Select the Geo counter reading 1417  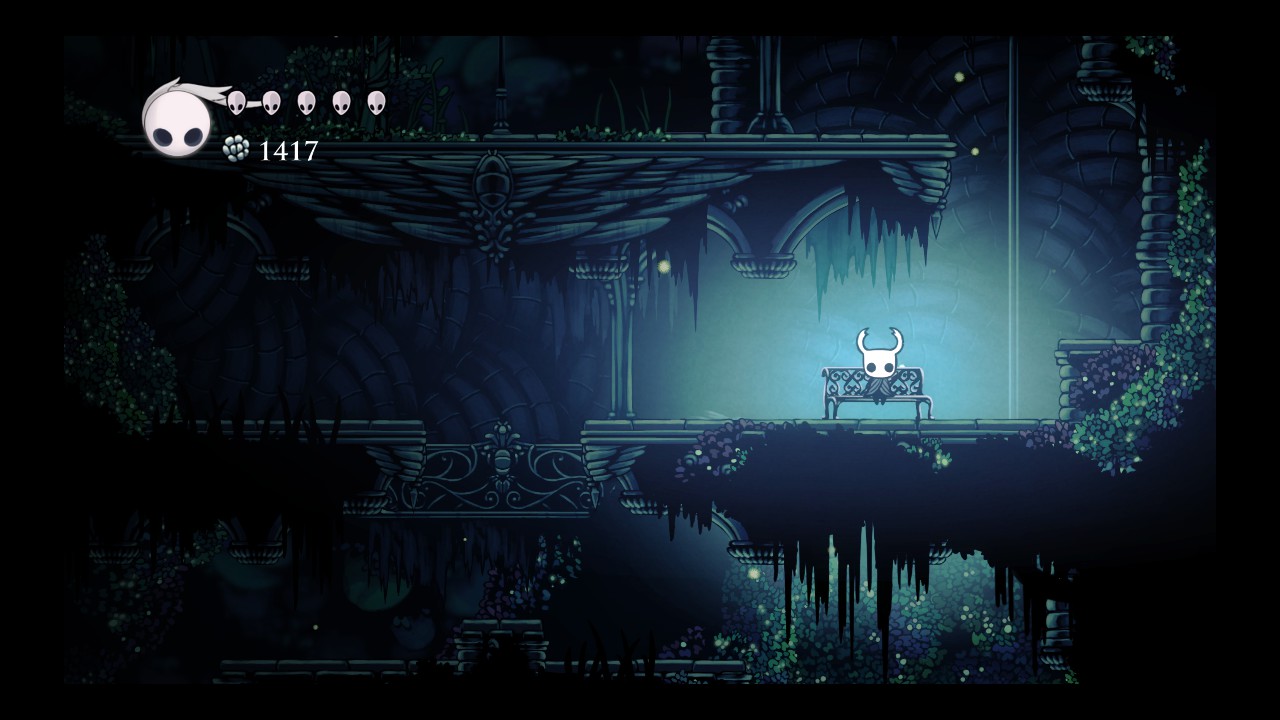(x=288, y=151)
